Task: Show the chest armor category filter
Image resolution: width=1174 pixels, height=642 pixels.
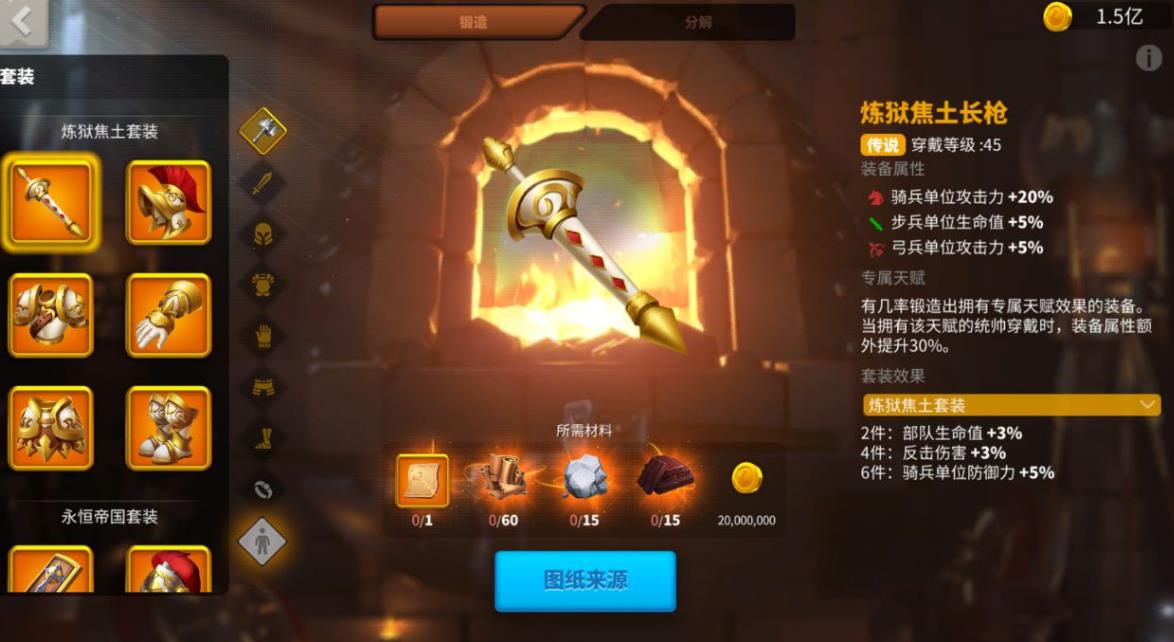Action: (x=263, y=285)
